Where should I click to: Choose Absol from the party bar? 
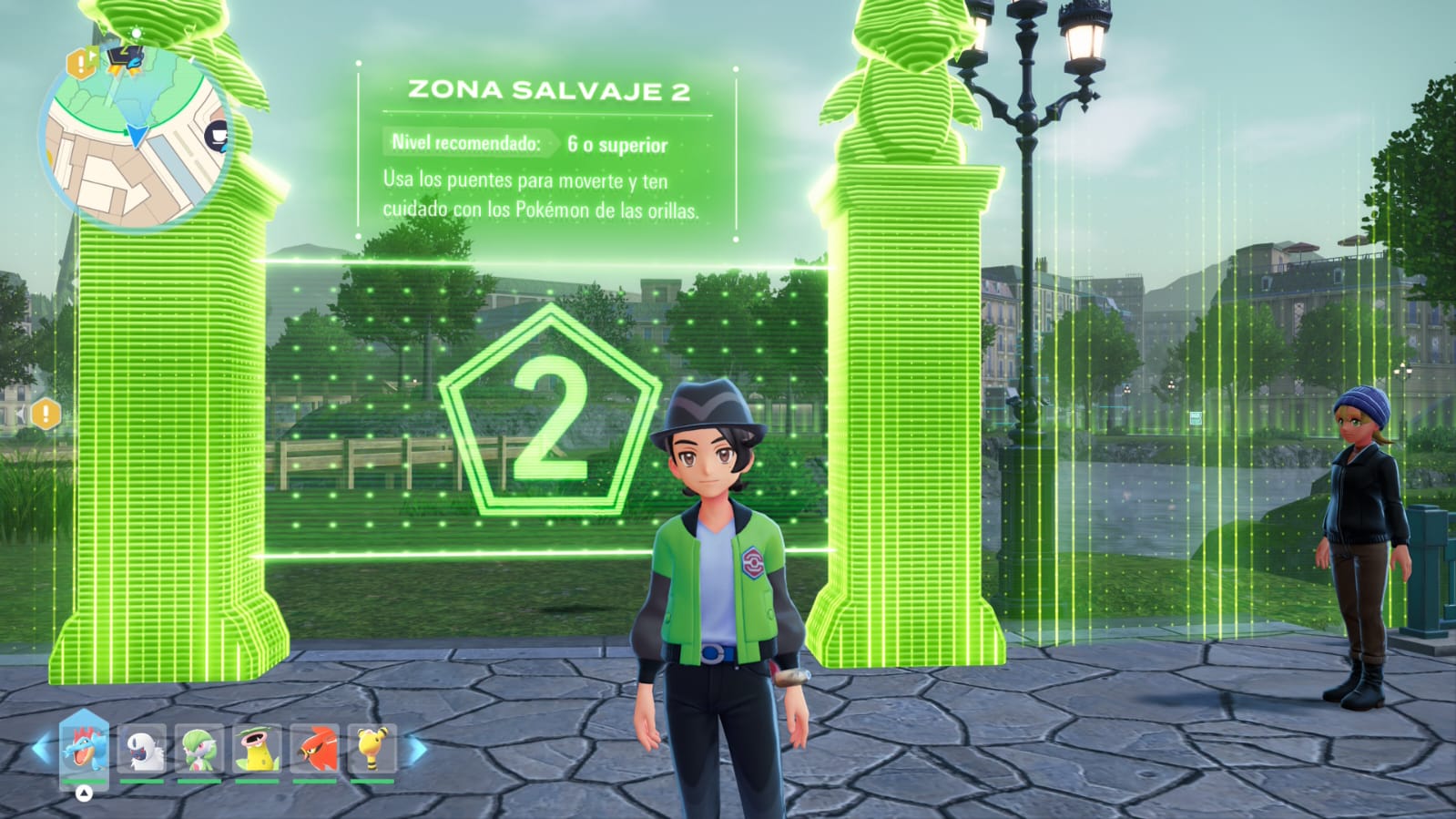pos(142,749)
